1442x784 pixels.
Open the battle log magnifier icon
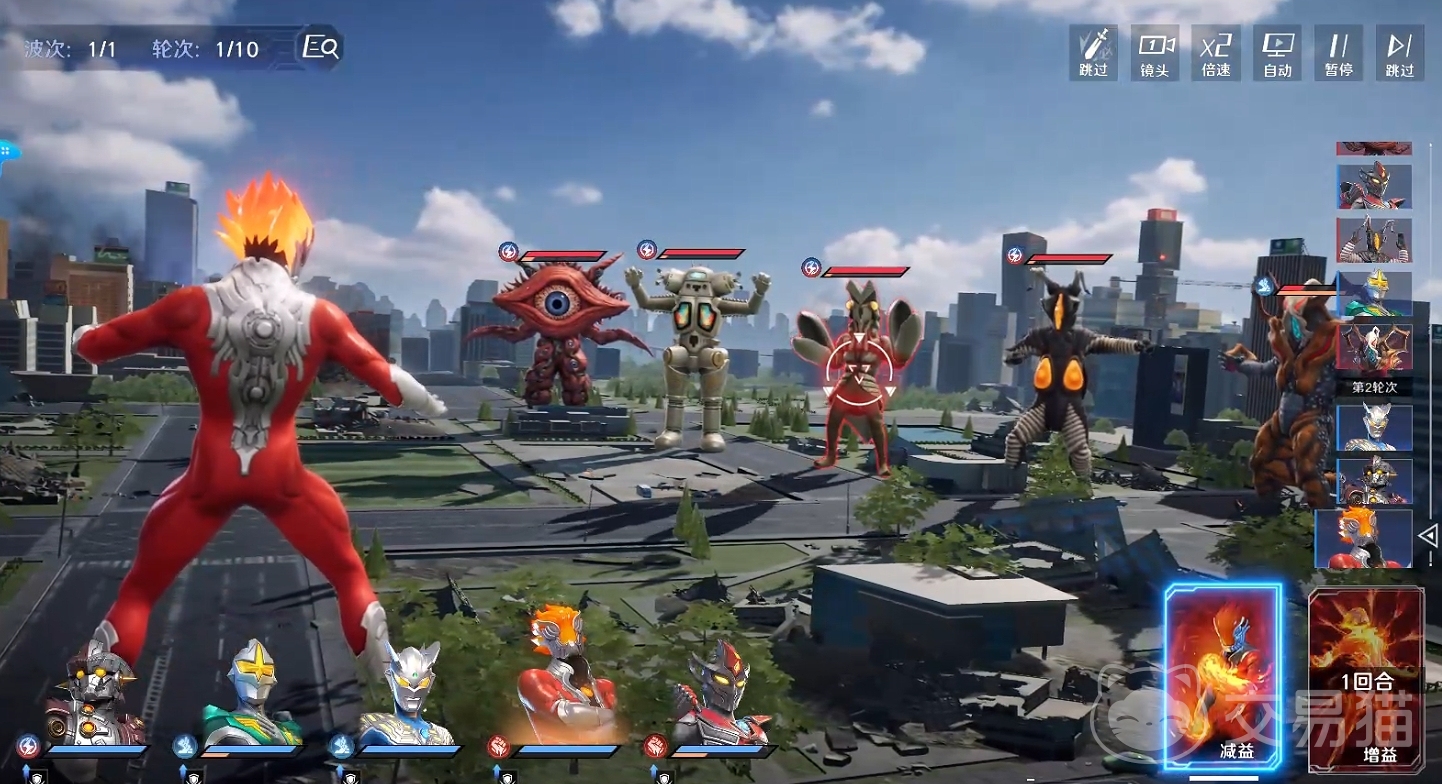(321, 48)
